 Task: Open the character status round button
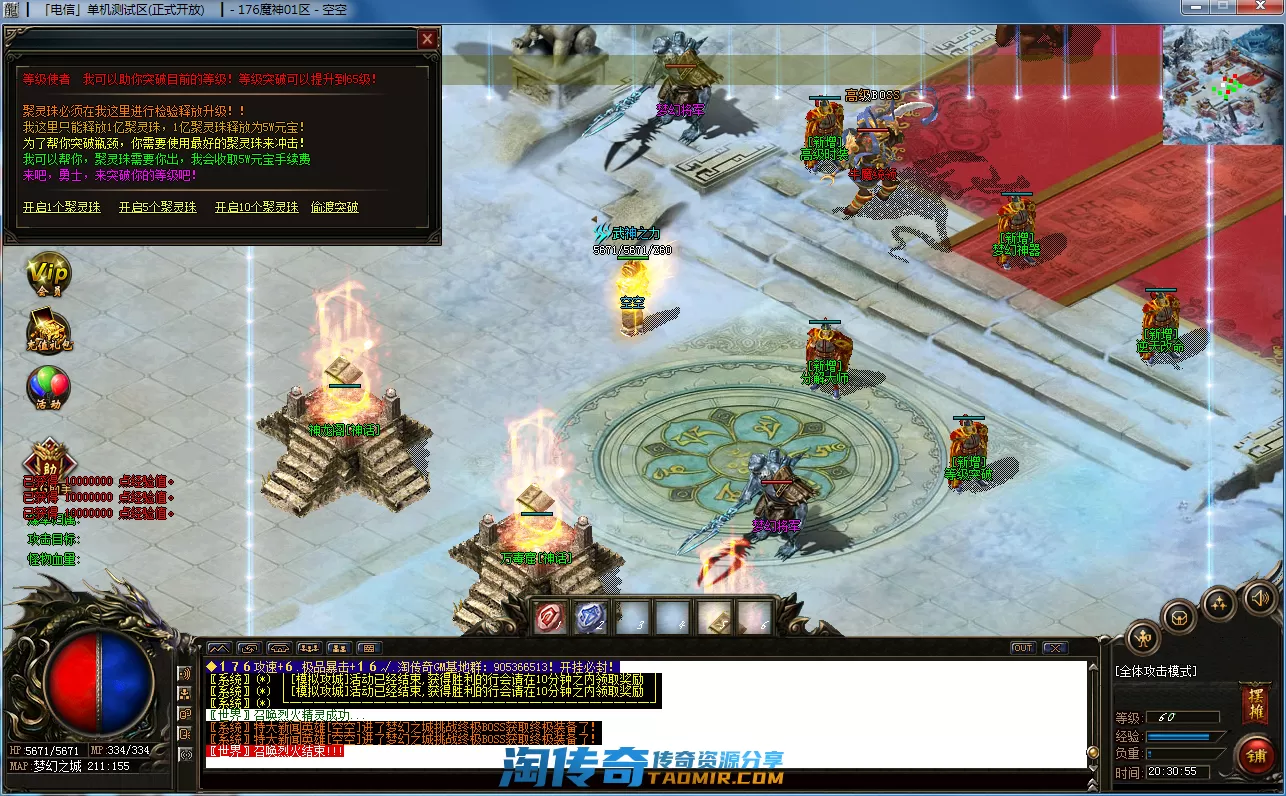(x=1143, y=637)
